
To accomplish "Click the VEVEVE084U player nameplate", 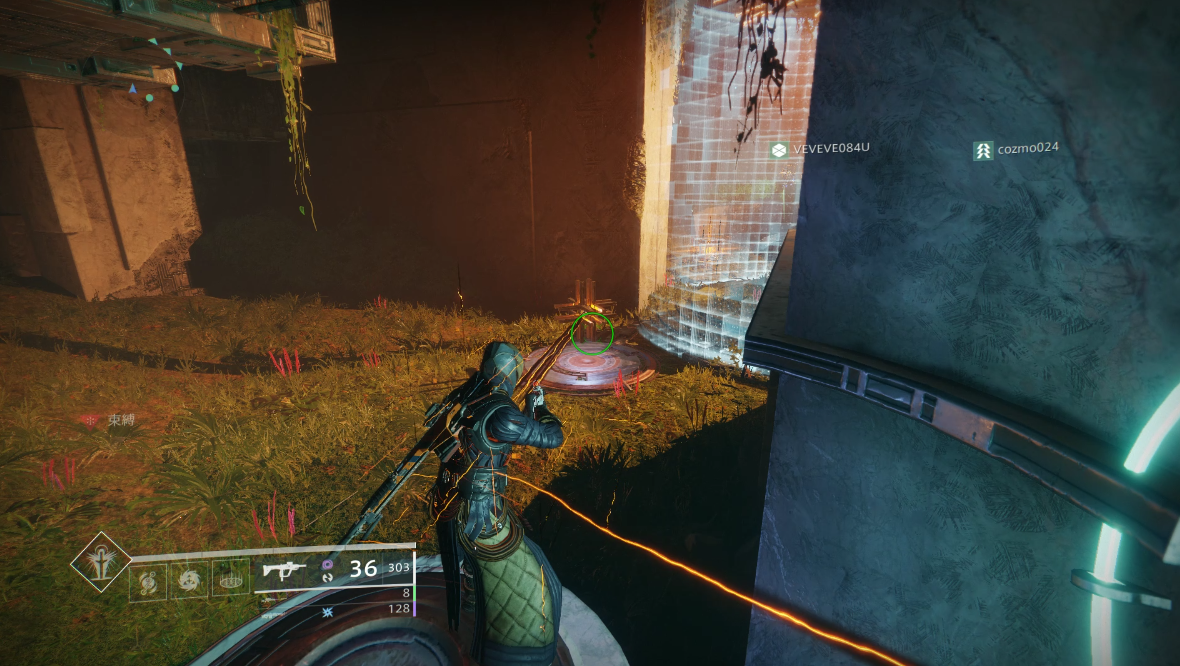I will [820, 149].
